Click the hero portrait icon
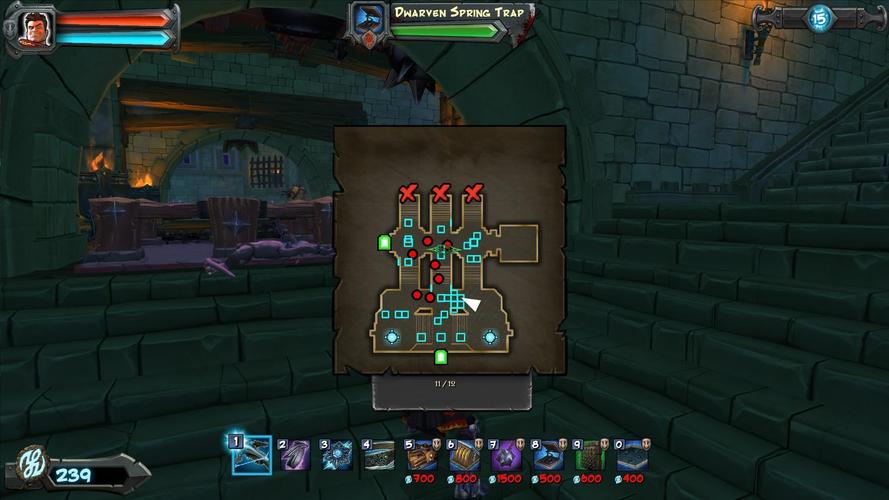Screen dimensions: 889x500 click(x=32, y=28)
